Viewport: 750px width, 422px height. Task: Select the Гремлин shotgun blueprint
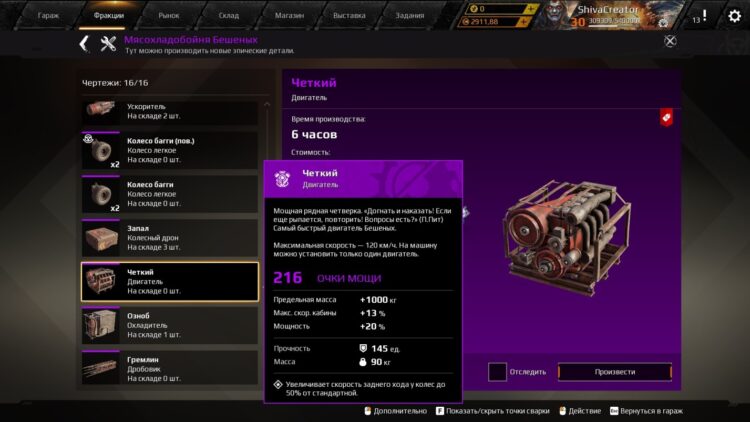[169, 367]
